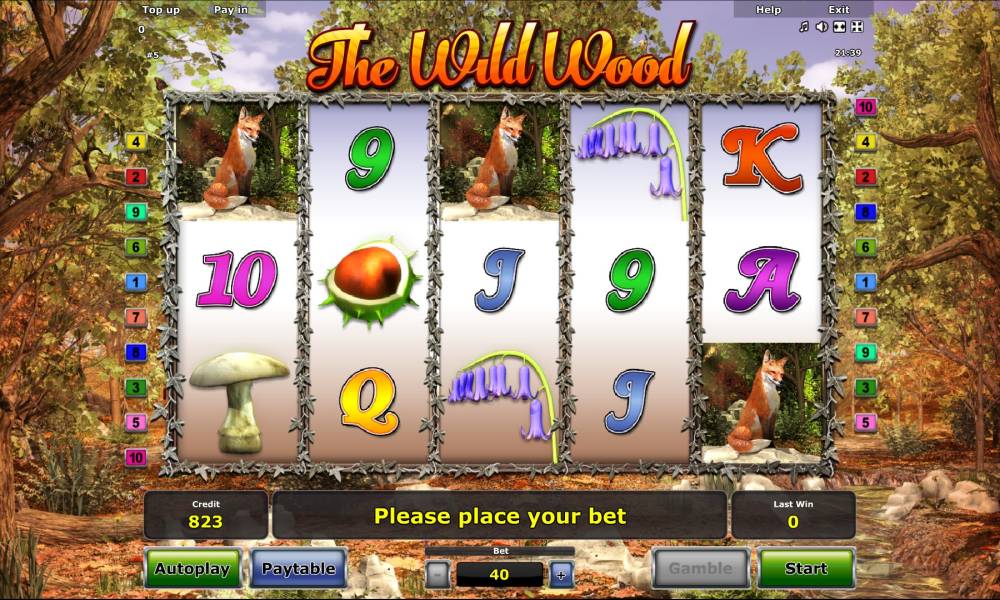Toggle the speaker sound icon
1000x600 pixels.
822,27
